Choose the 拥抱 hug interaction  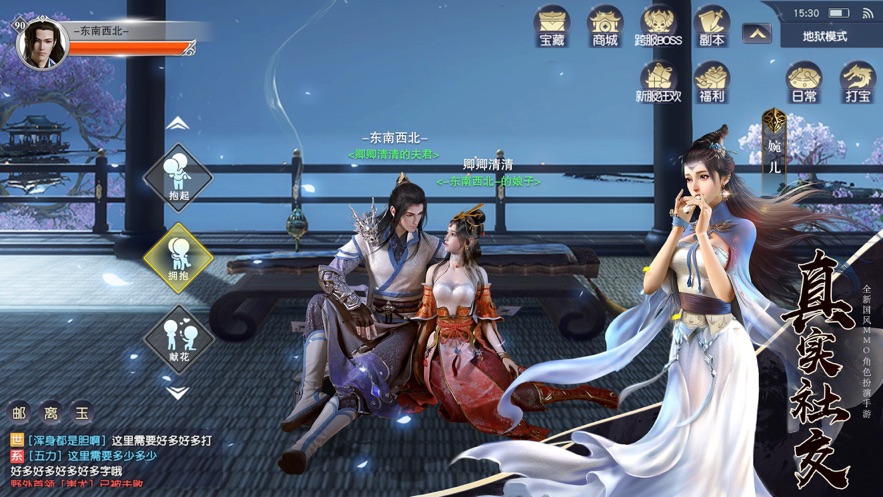coord(178,257)
